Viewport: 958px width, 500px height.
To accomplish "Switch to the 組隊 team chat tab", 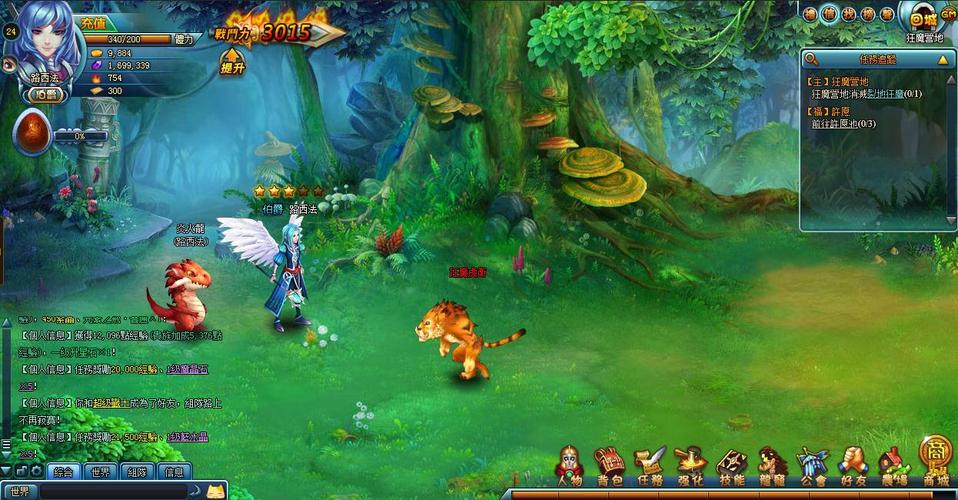I will (136, 471).
